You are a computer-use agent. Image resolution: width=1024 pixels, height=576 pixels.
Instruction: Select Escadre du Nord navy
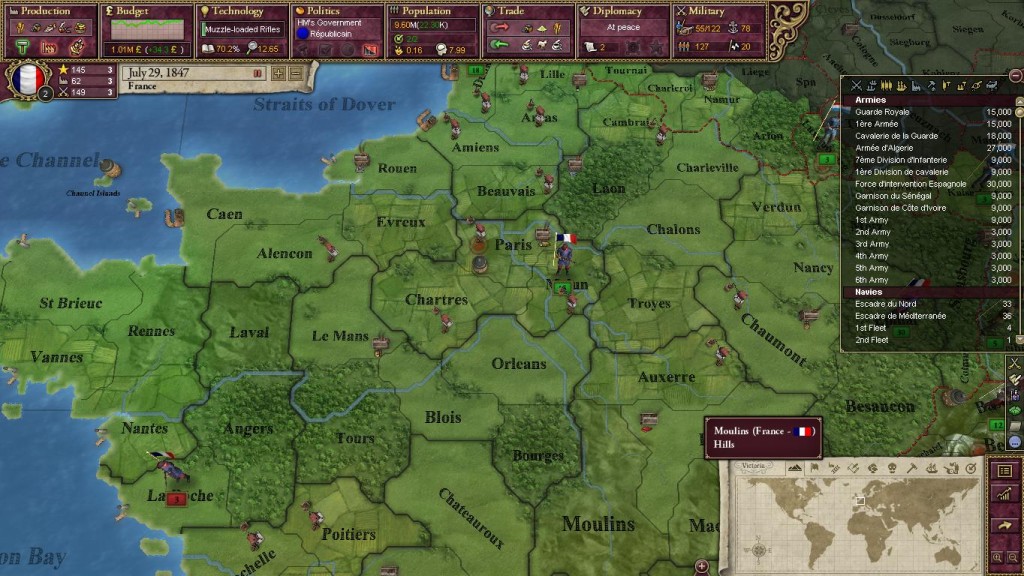click(x=886, y=304)
